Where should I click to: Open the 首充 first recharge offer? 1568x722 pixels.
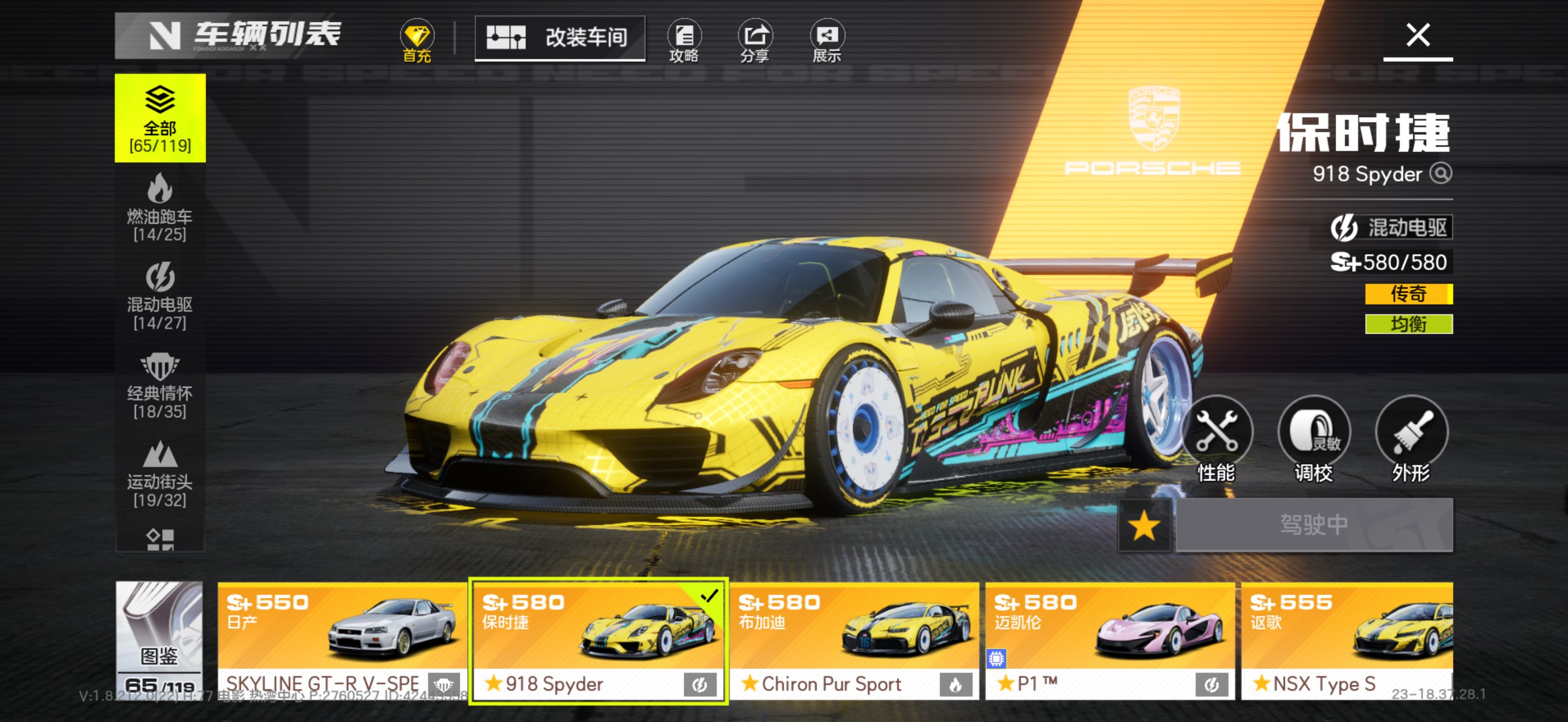(417, 40)
